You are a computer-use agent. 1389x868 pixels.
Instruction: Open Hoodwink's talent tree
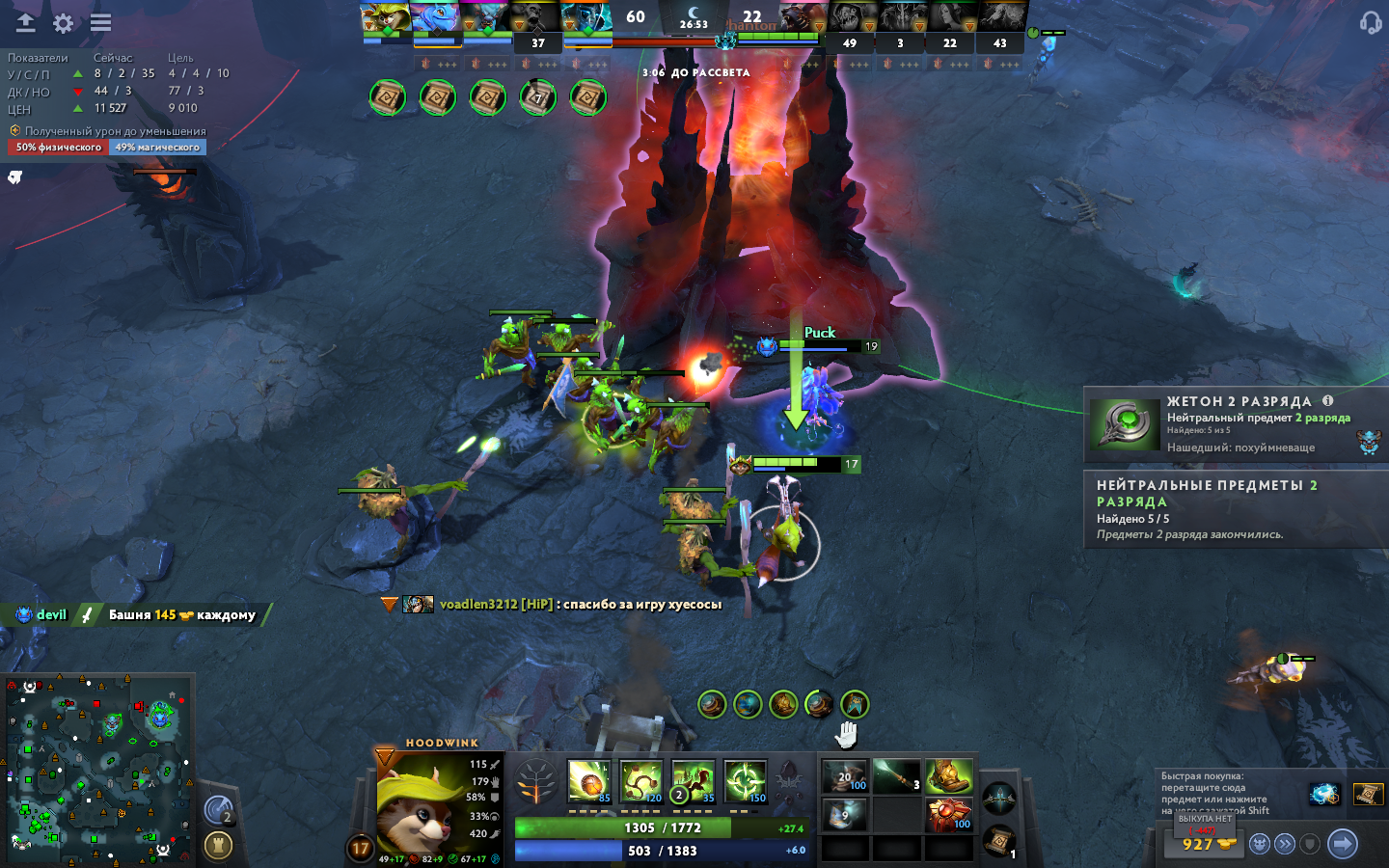tap(536, 781)
